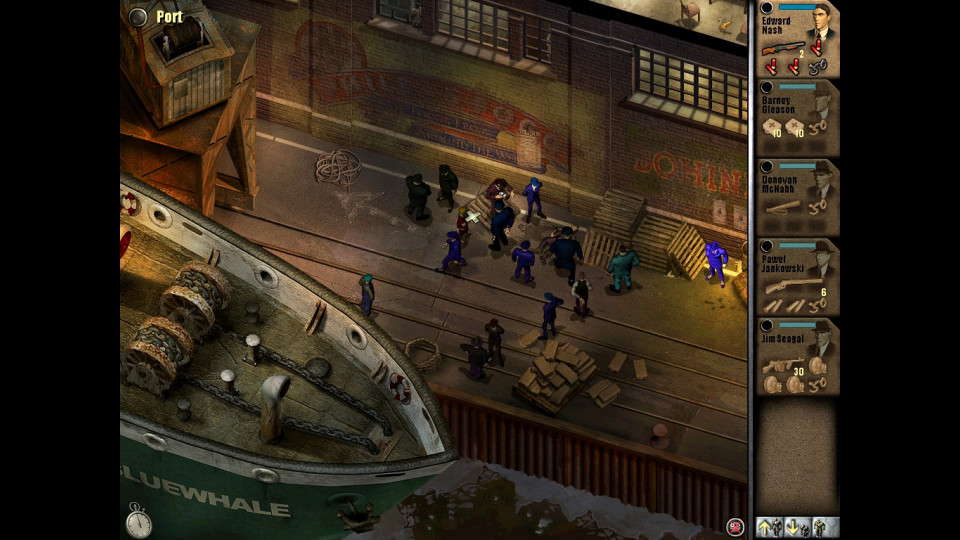Click the yellow down-arrow squad button
Image resolution: width=960 pixels, height=540 pixels.
click(x=795, y=526)
